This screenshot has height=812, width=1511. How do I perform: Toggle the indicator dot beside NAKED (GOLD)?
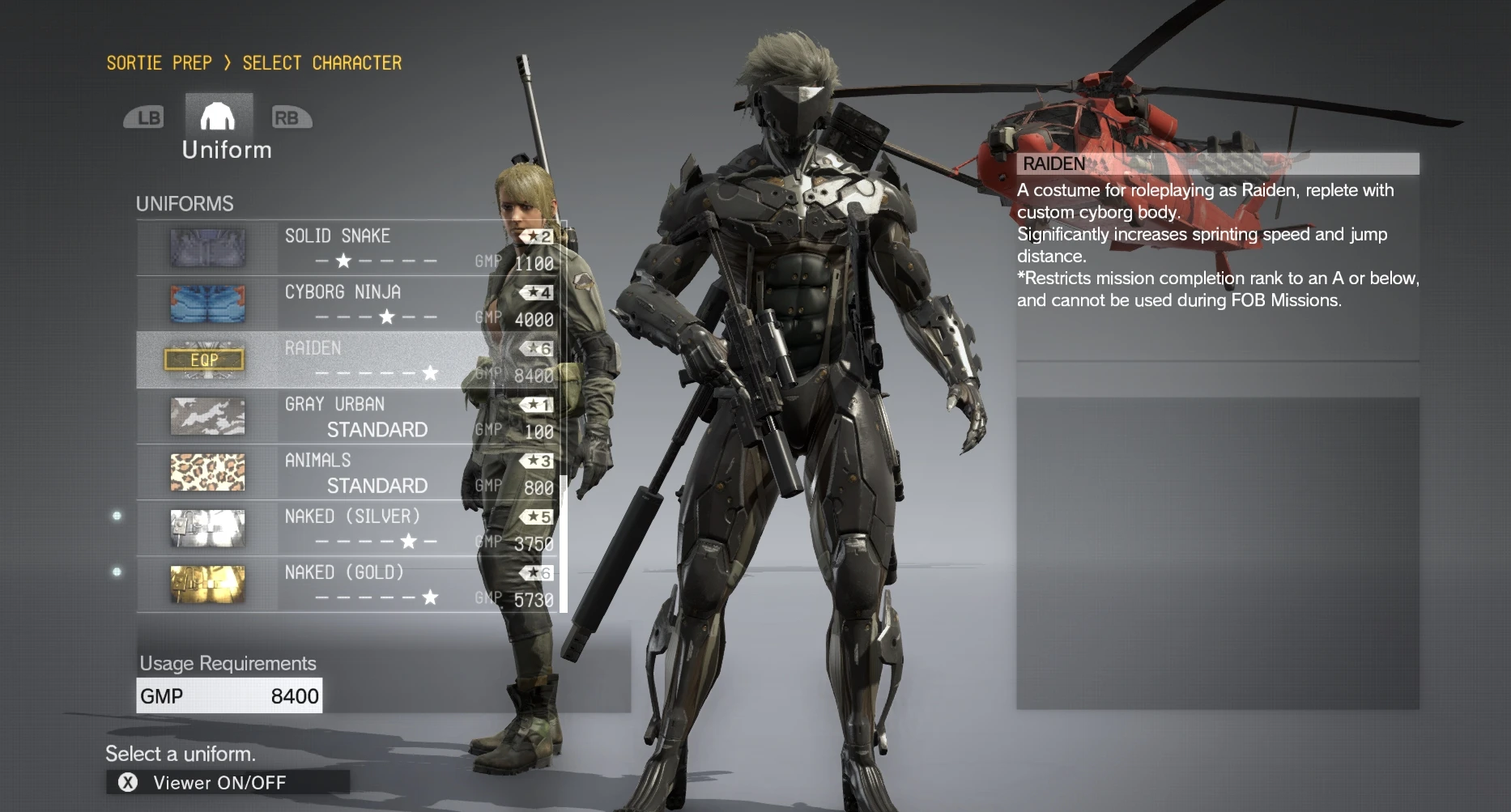pyautogui.click(x=116, y=572)
